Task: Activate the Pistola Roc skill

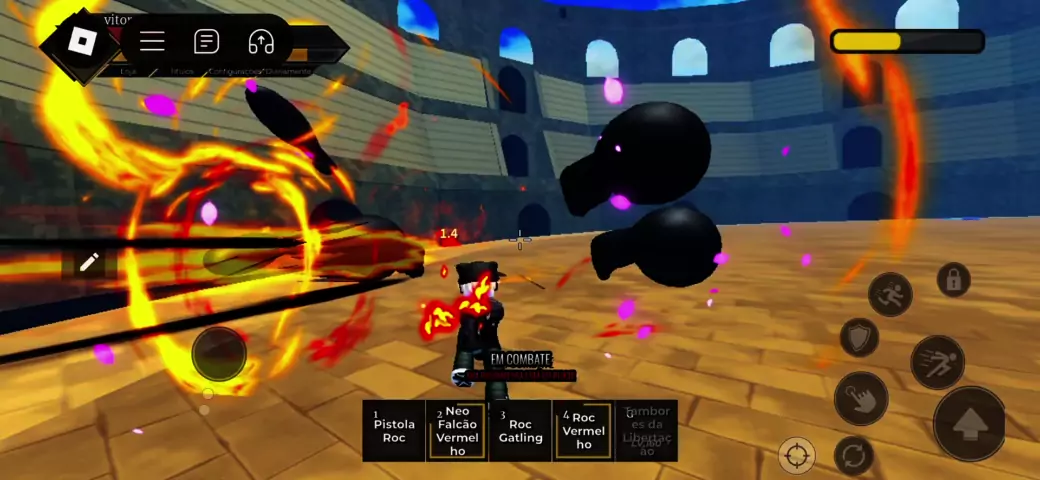Action: [x=394, y=431]
